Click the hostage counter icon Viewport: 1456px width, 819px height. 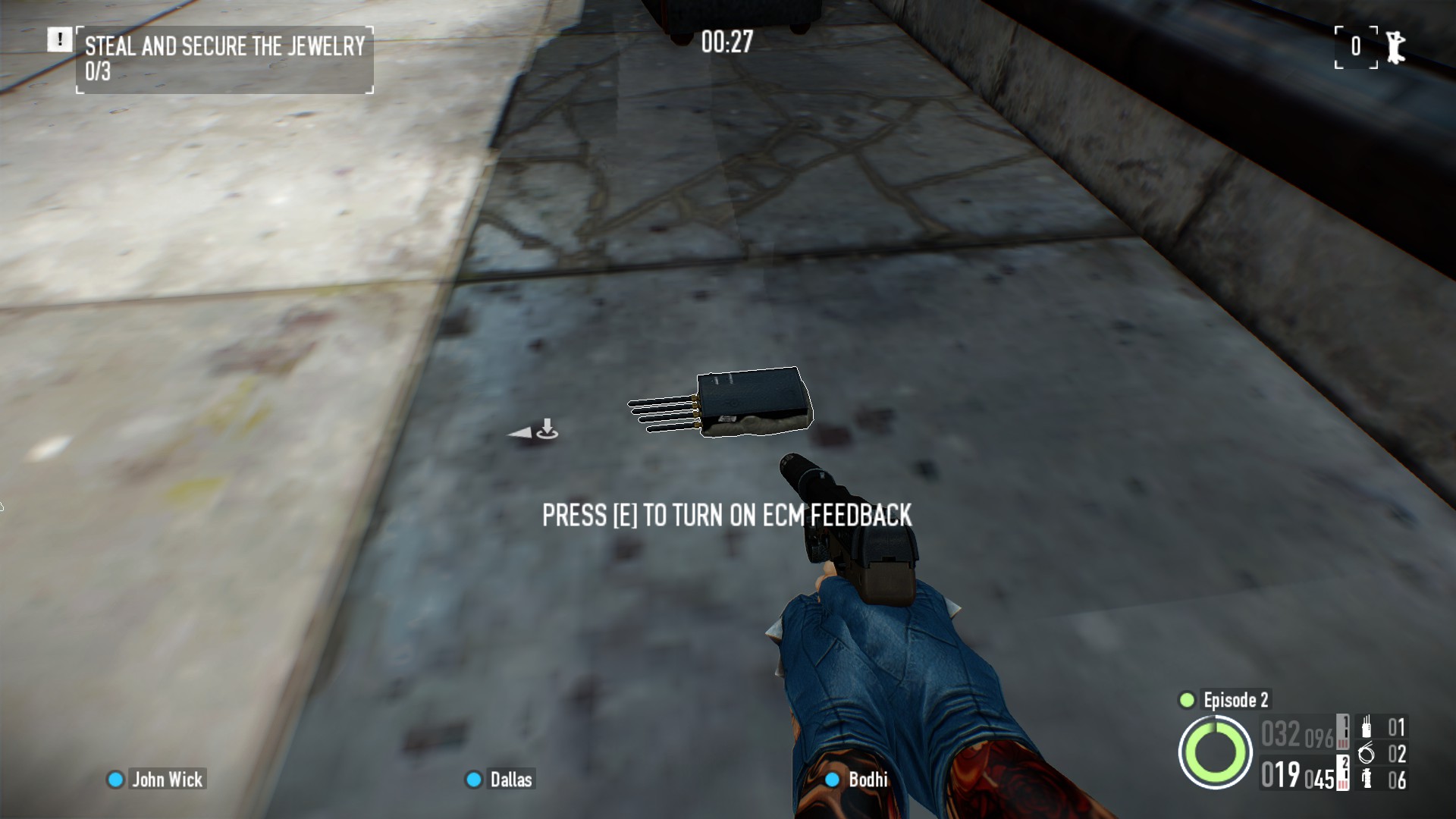tap(1356, 45)
